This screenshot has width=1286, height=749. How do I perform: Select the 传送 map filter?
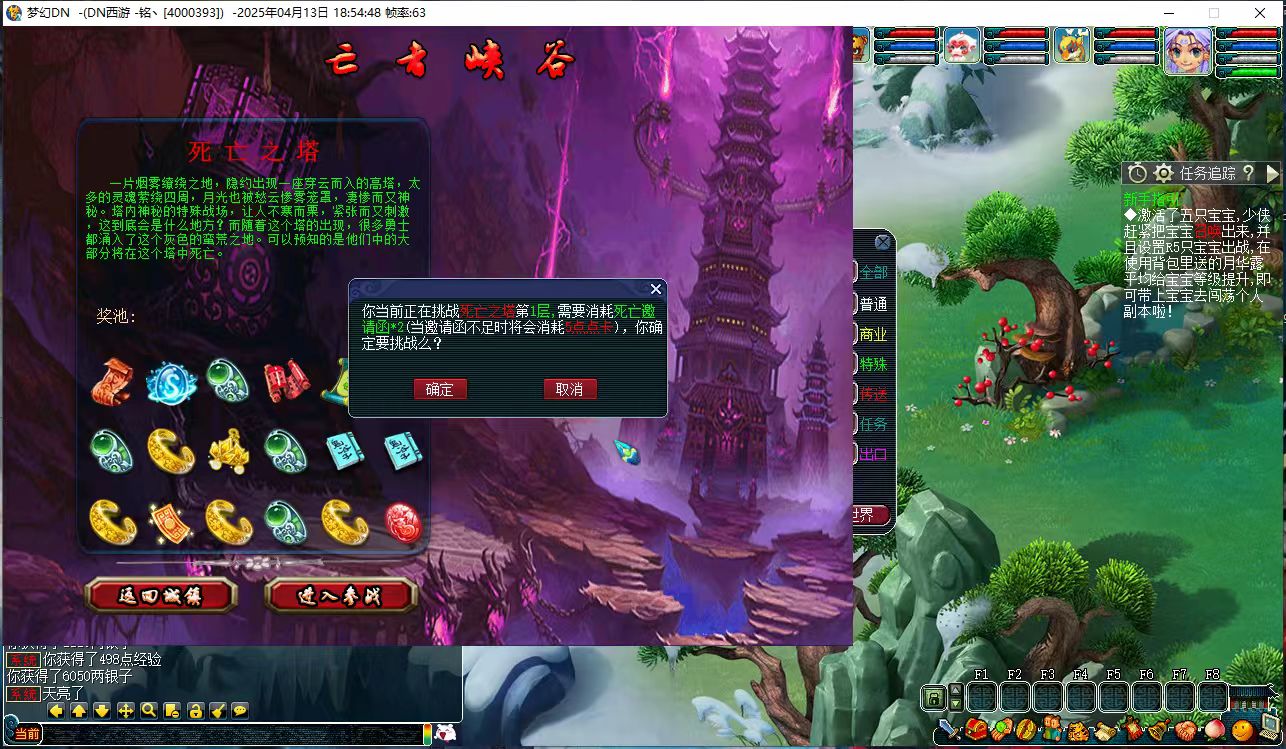coord(872,394)
